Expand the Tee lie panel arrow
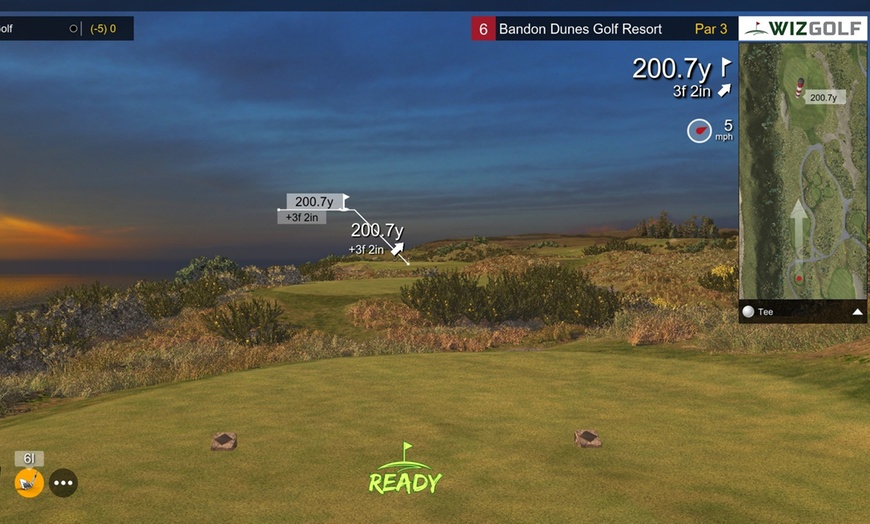This screenshot has height=524, width=870. (x=856, y=312)
